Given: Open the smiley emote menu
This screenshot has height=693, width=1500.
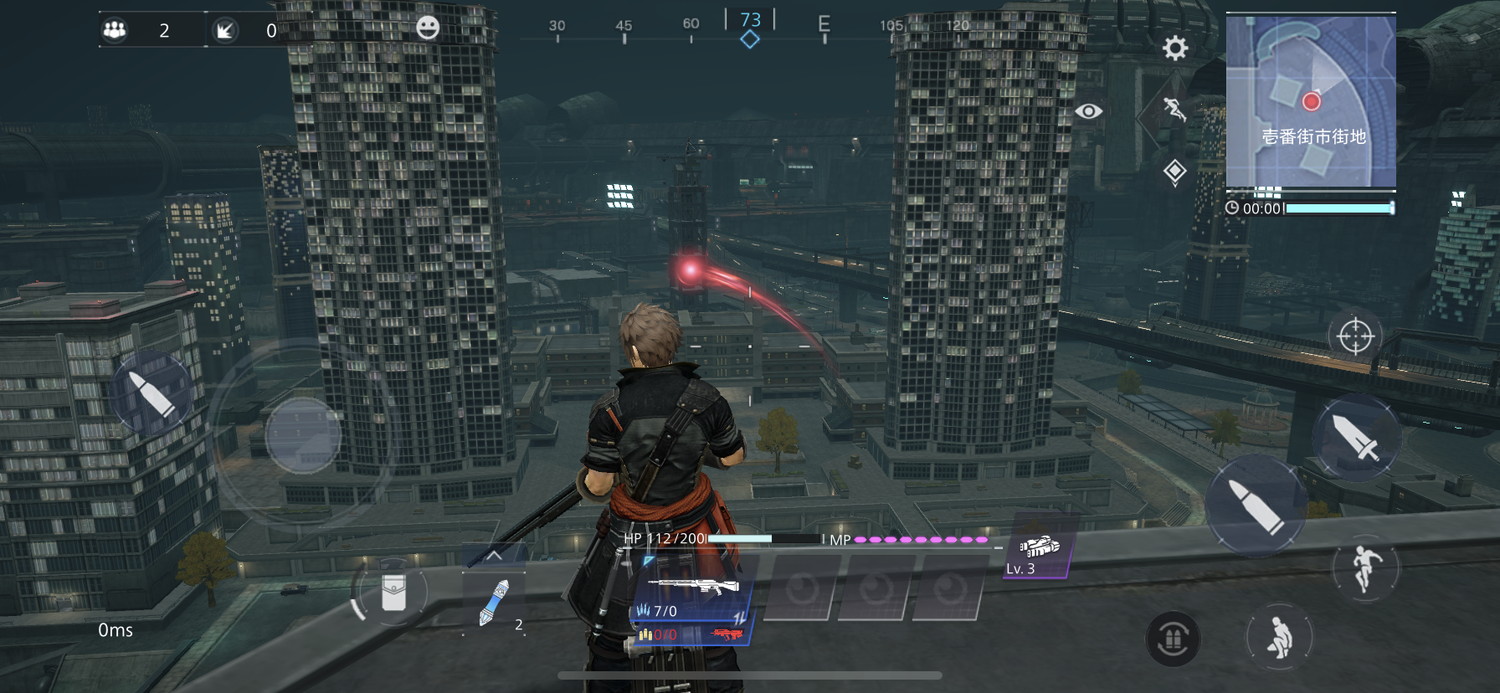Looking at the screenshot, I should coord(428,28).
